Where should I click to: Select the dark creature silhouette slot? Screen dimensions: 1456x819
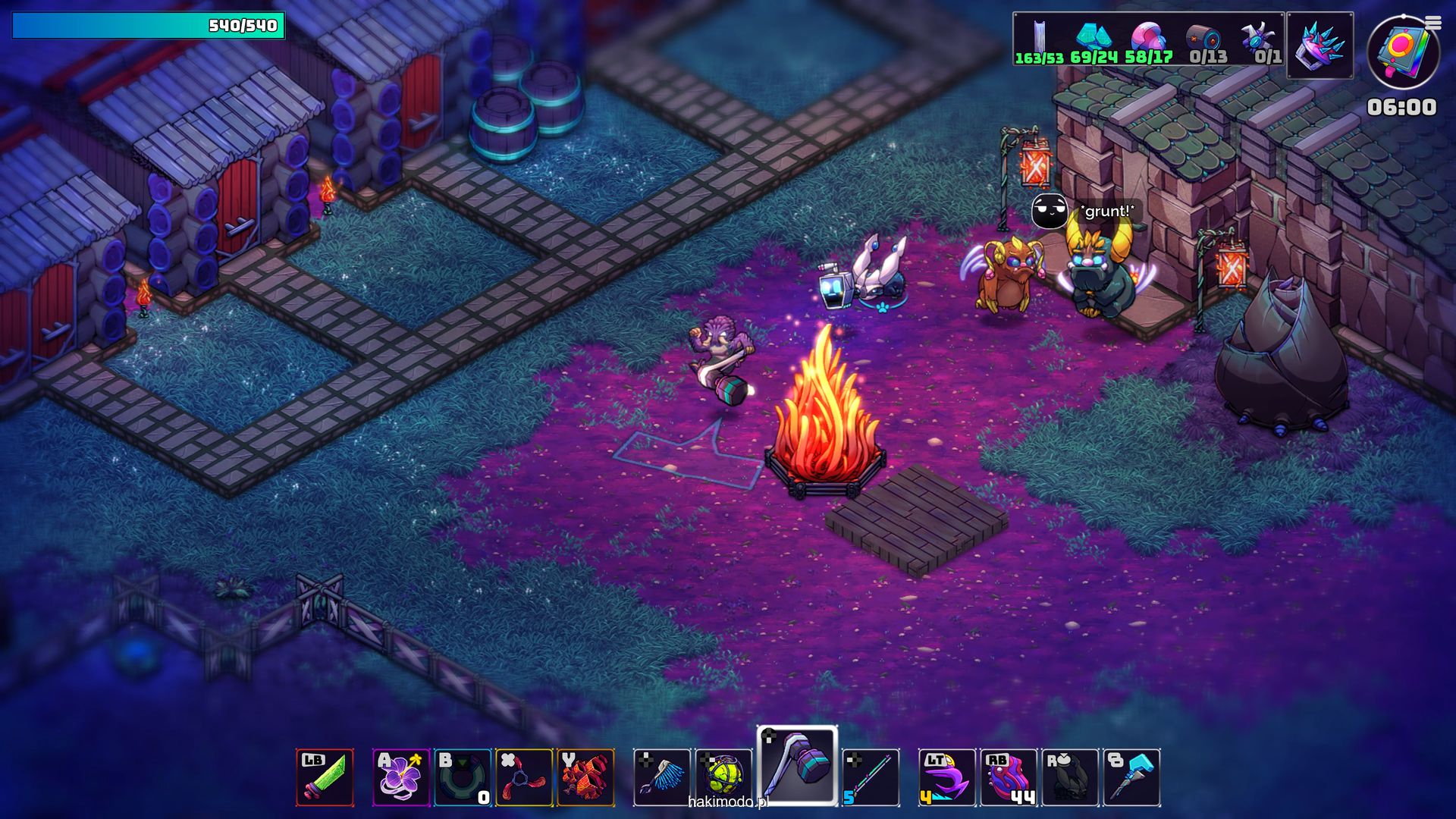[x=1070, y=777]
